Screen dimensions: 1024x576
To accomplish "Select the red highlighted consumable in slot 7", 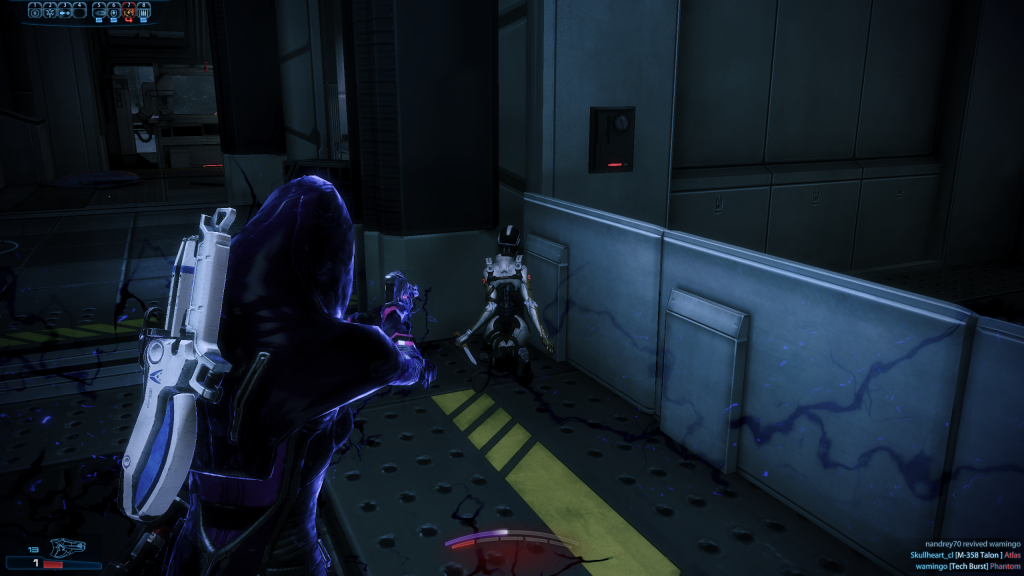I will coord(129,12).
